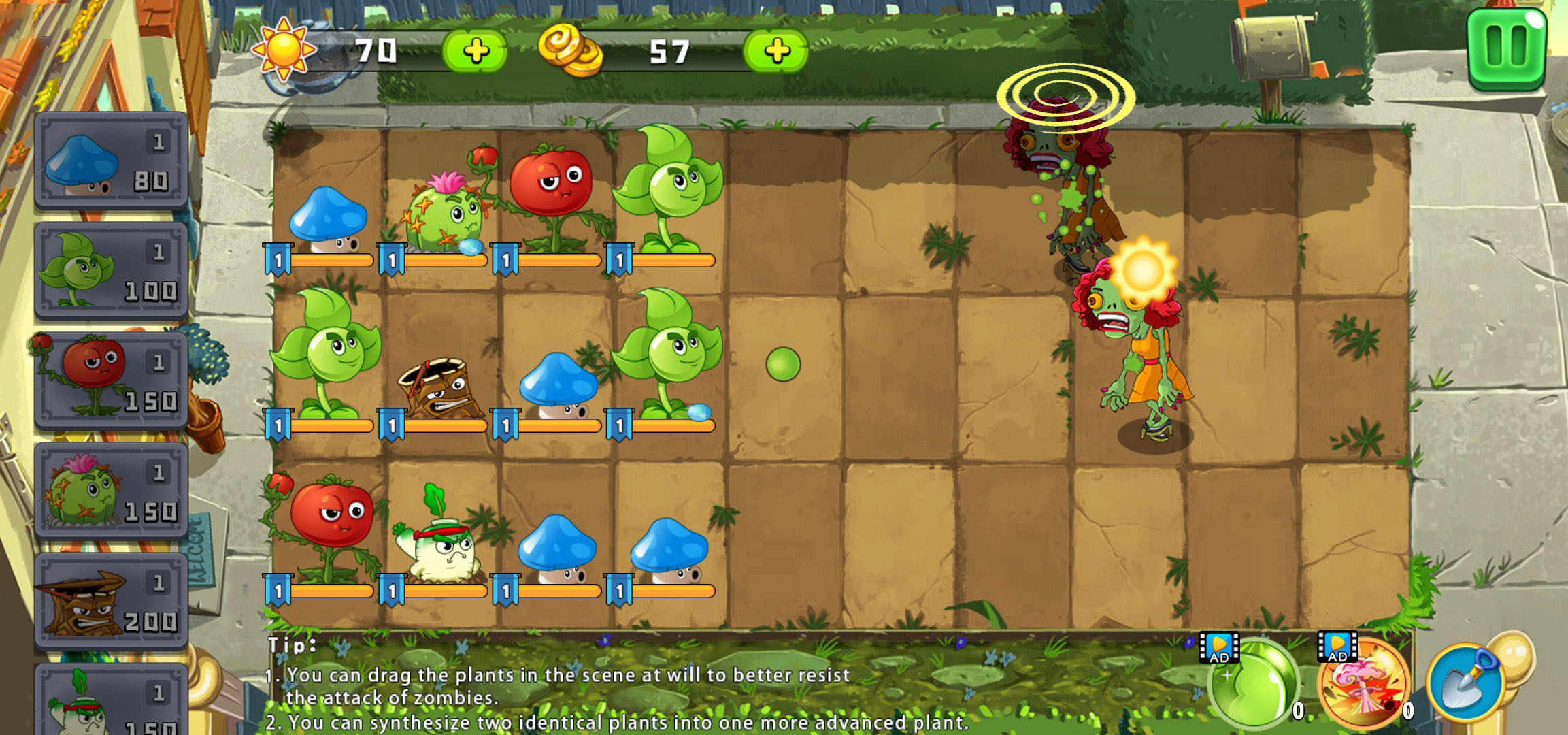Viewport: 1568px width, 735px height.
Task: Select the shovel tool
Action: coord(1466,682)
